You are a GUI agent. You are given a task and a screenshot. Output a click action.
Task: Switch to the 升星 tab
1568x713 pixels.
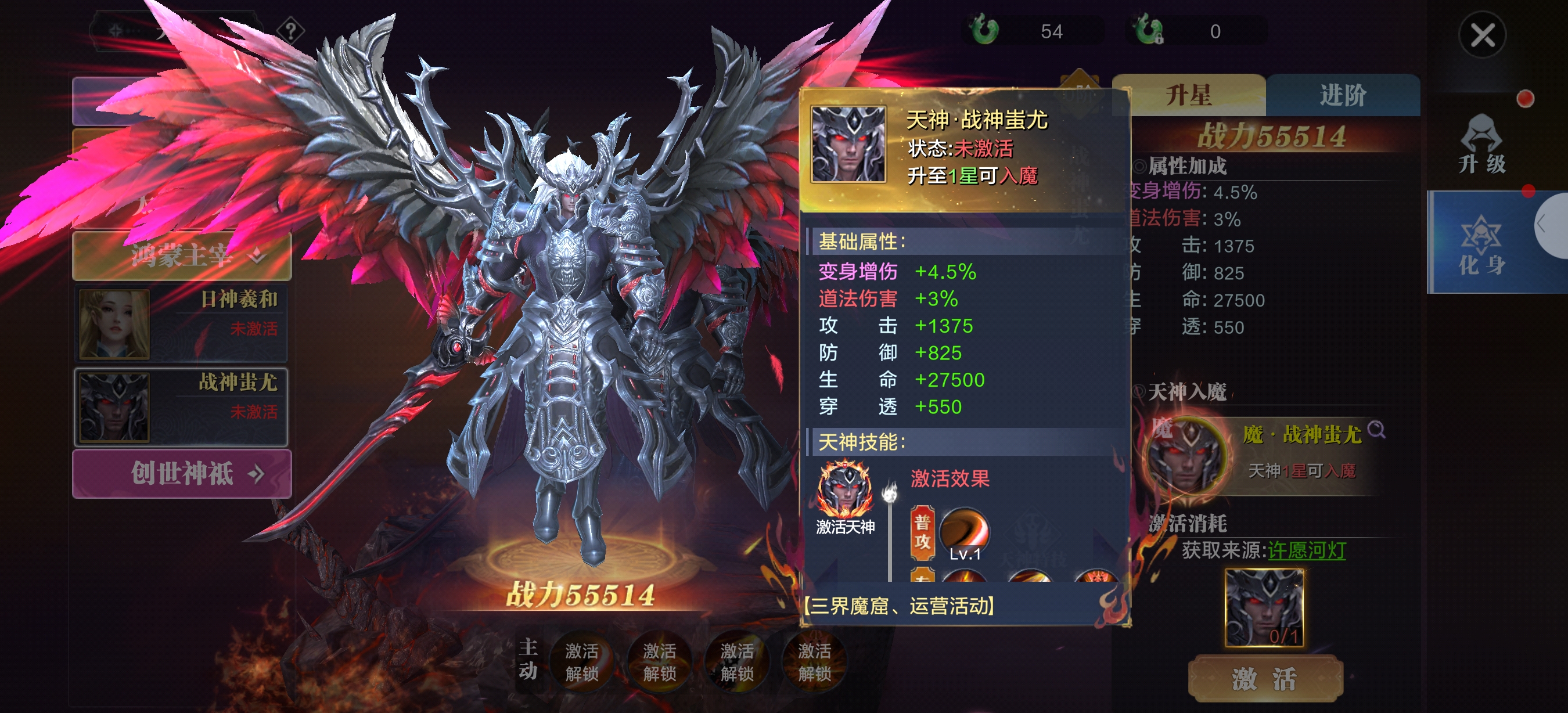pyautogui.click(x=1188, y=96)
